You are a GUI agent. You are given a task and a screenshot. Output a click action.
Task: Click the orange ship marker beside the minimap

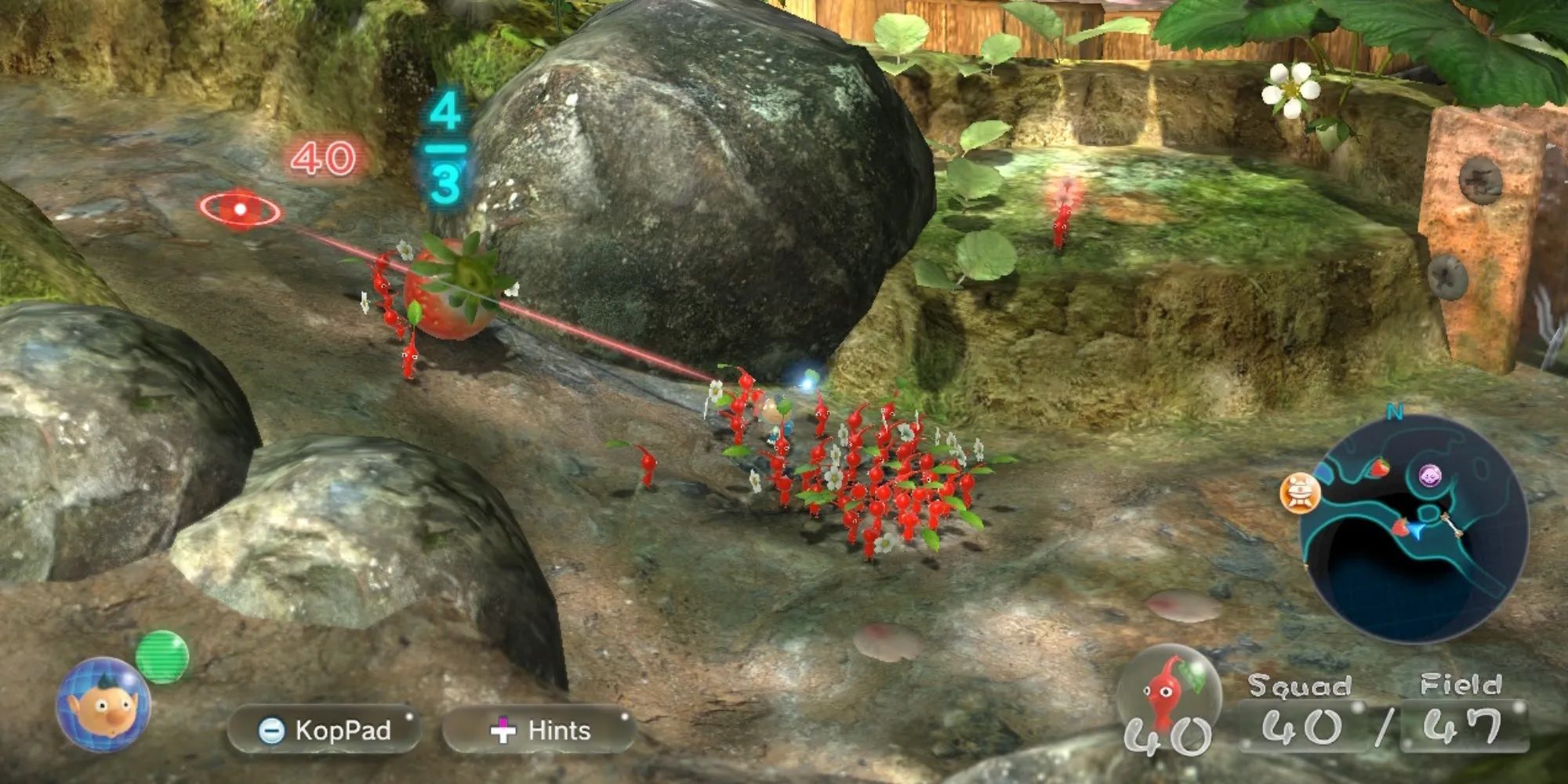1300,494
